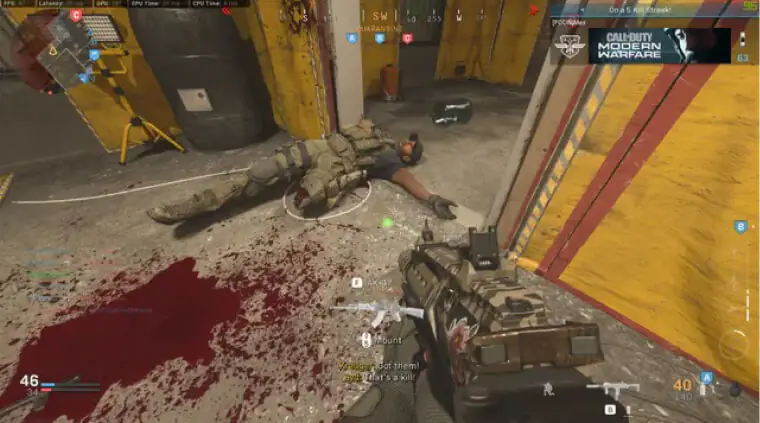
Task: Click the circular field upgrade icon
Action: tap(733, 345)
